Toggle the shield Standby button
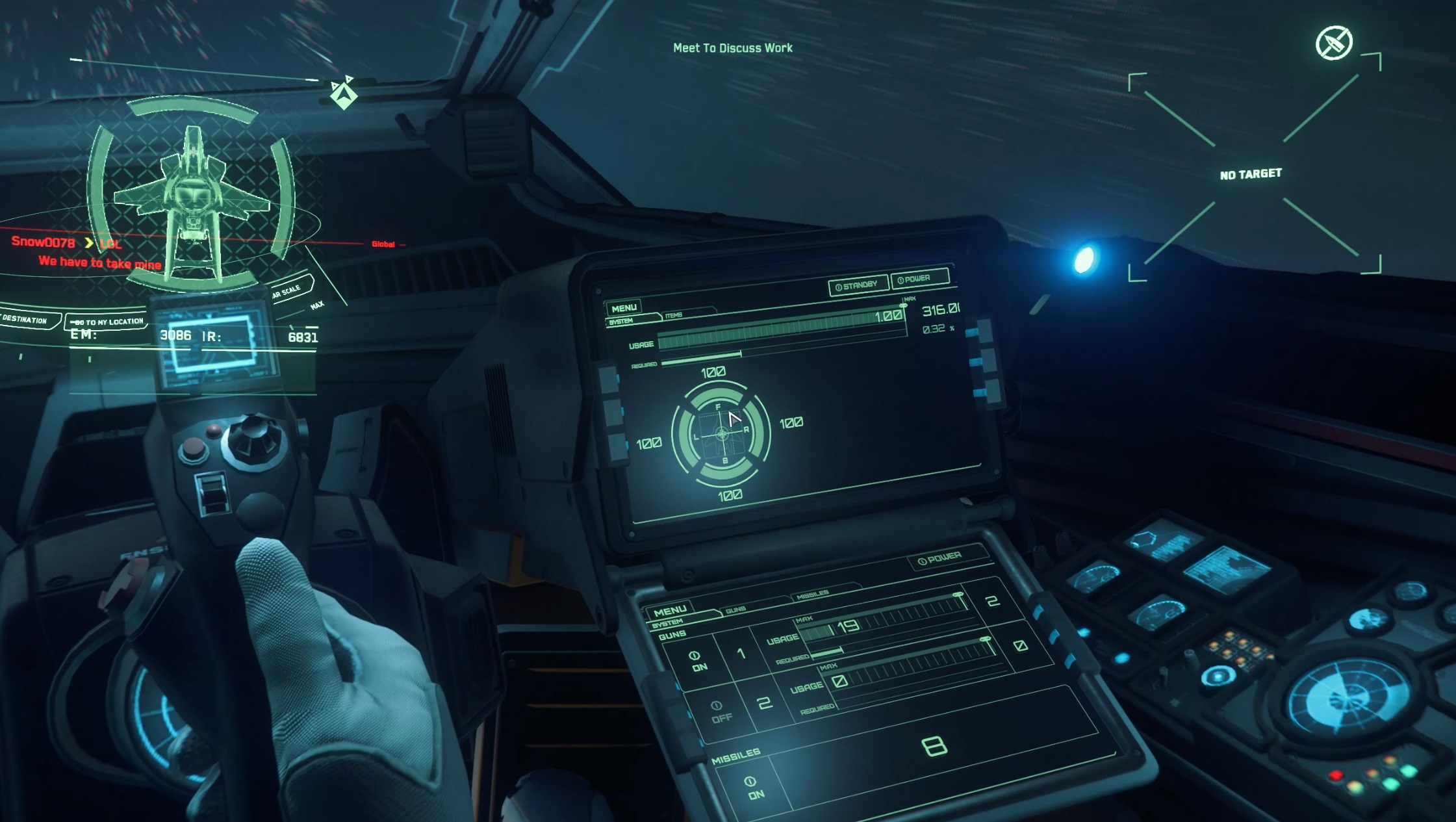The image size is (1456, 822). tap(858, 286)
